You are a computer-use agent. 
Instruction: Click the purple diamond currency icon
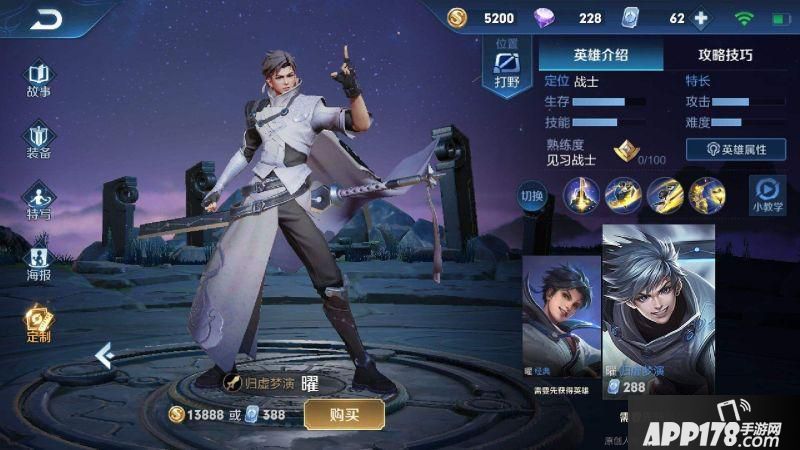546,18
